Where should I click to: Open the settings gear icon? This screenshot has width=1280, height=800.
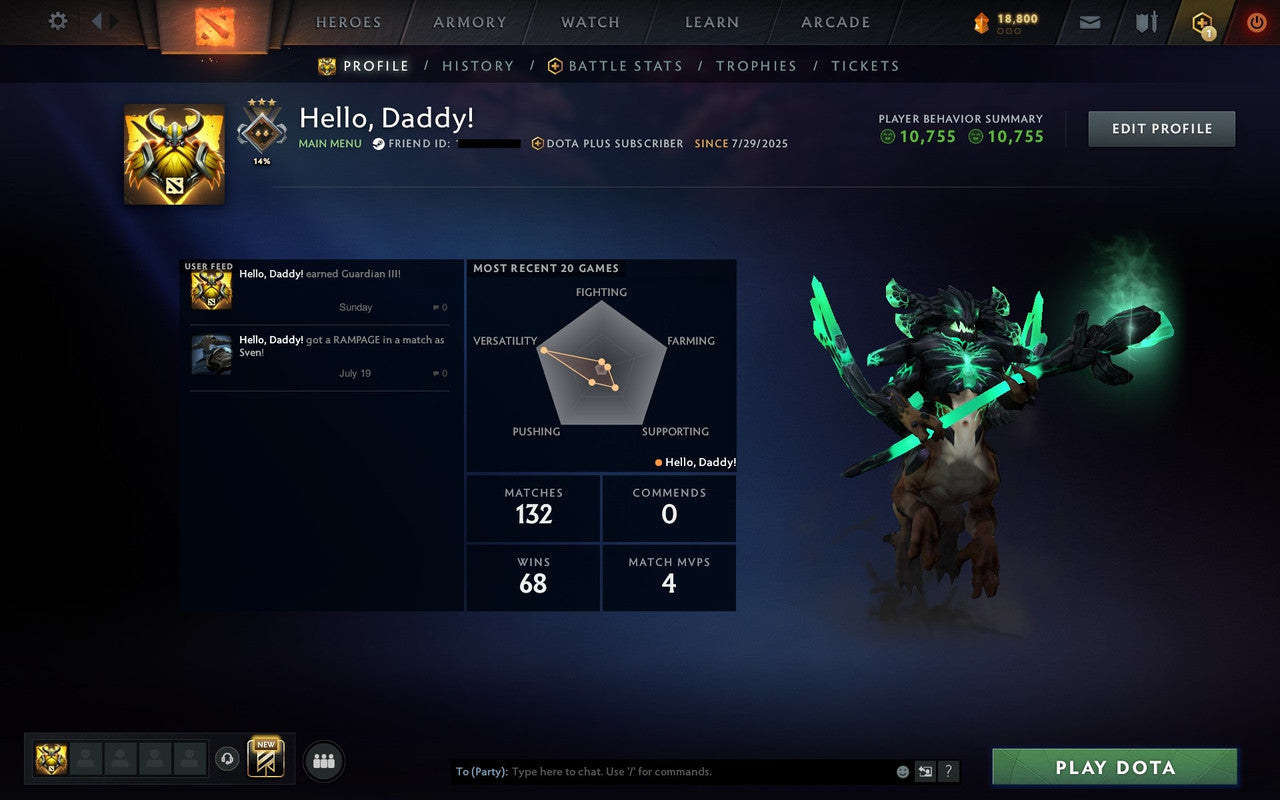pyautogui.click(x=57, y=21)
